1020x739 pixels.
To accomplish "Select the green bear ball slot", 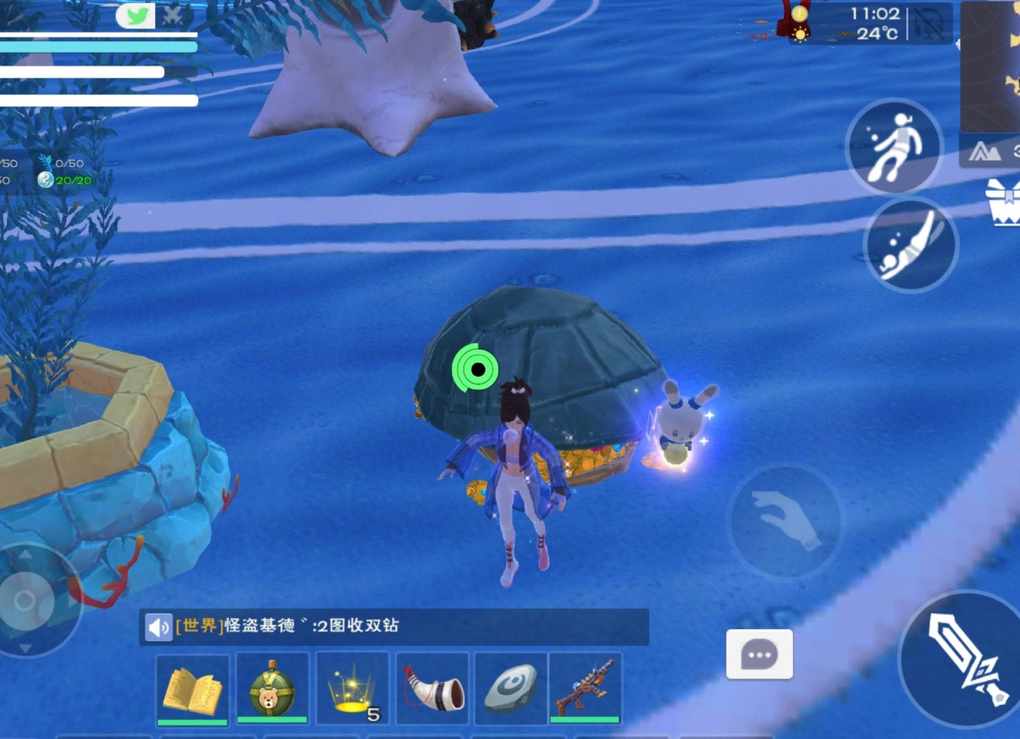I will 272,689.
